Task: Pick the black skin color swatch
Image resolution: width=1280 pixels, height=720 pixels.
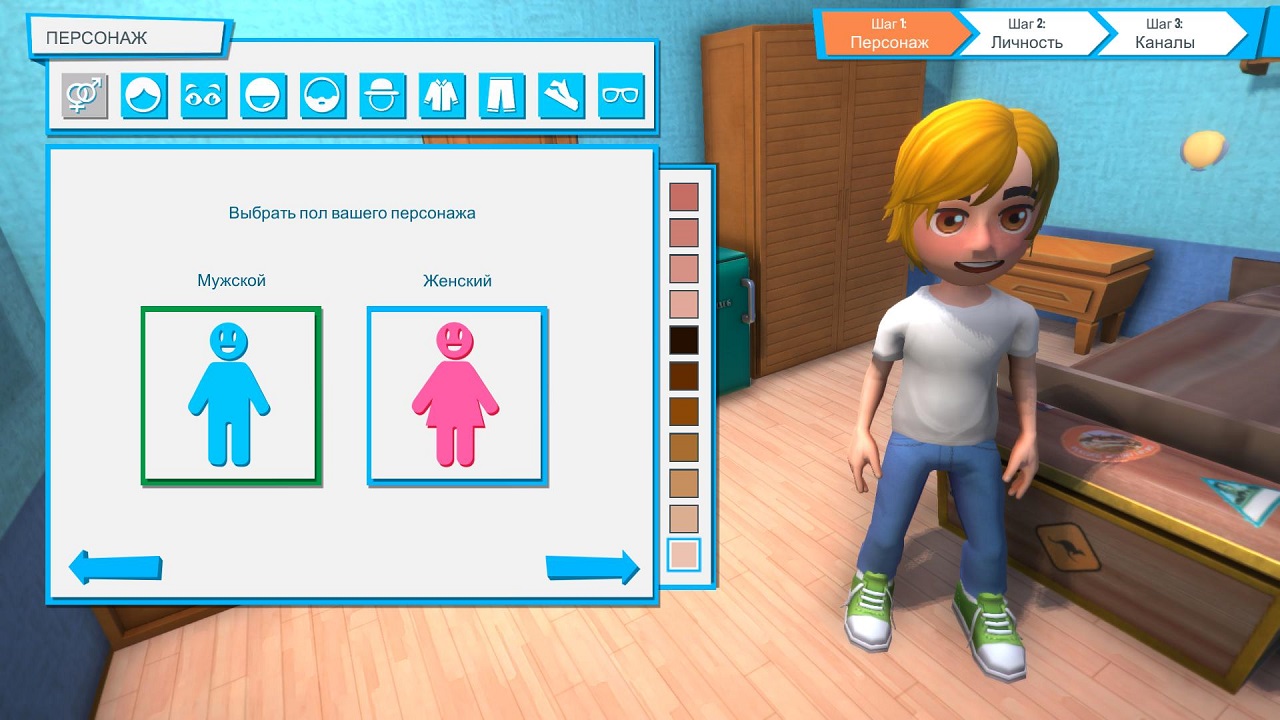Action: click(x=684, y=340)
